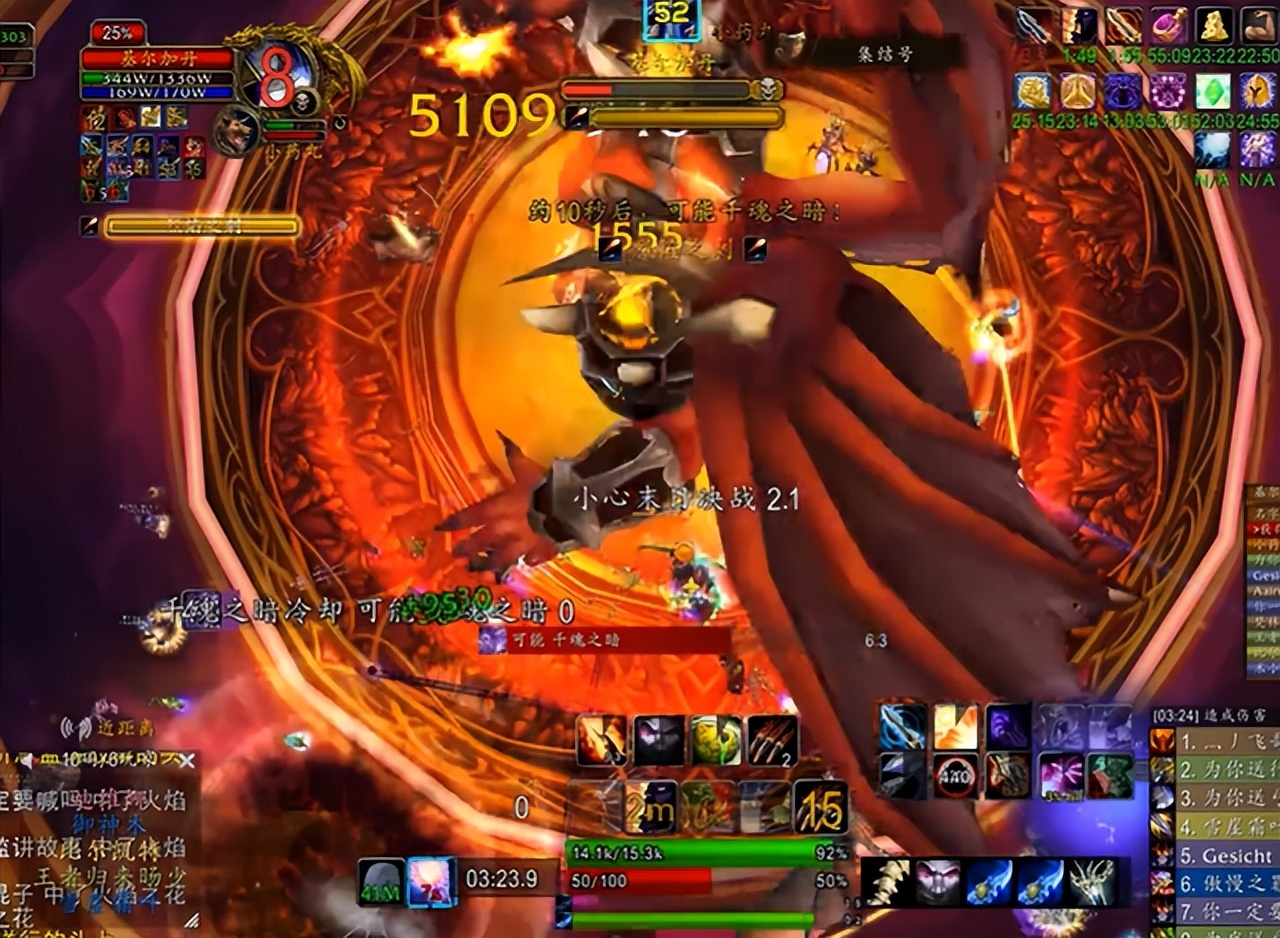Click the ability showing 15 cooldown
Image resolution: width=1280 pixels, height=938 pixels.
coord(820,806)
